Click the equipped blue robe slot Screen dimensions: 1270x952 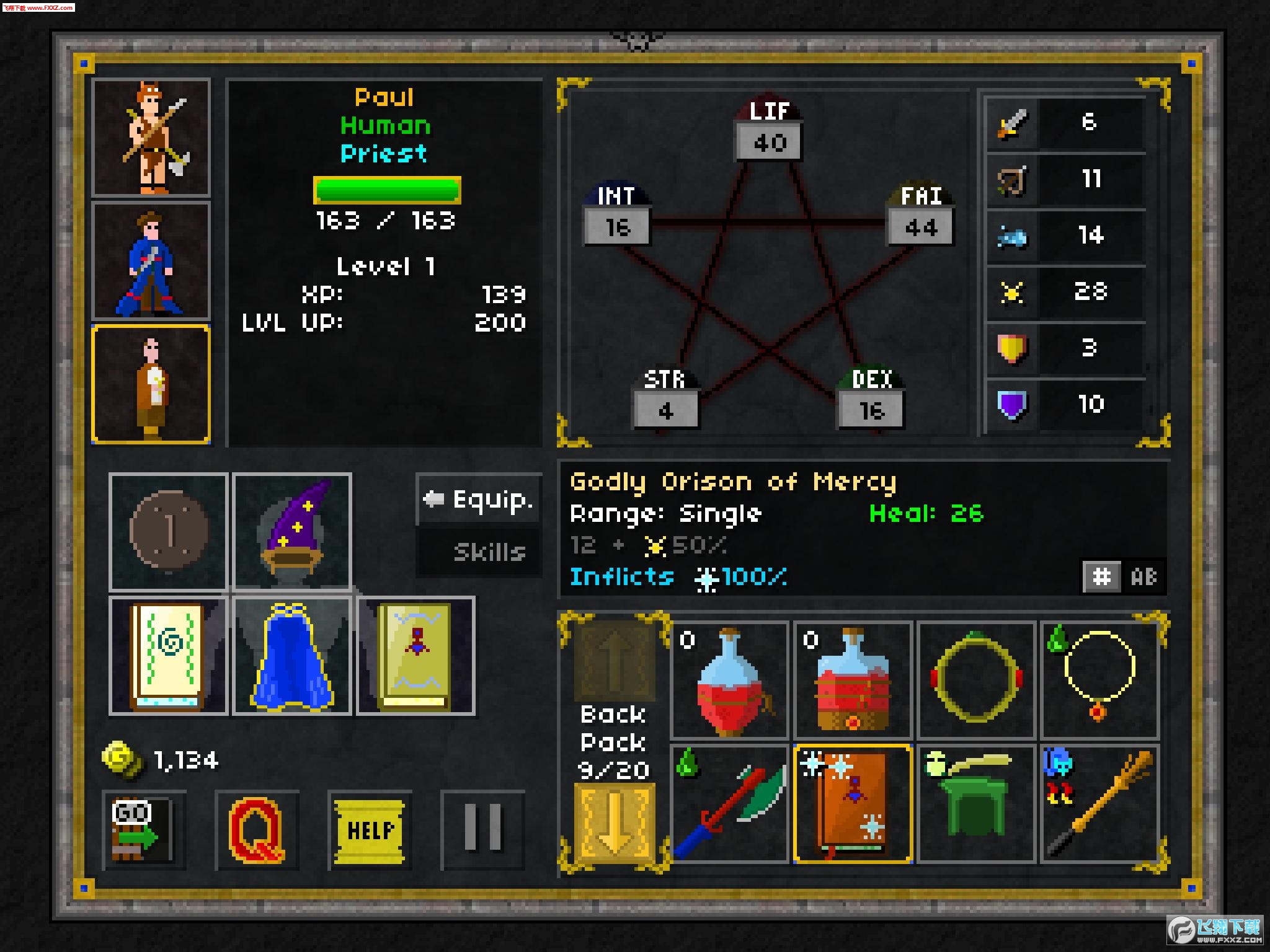[292, 656]
